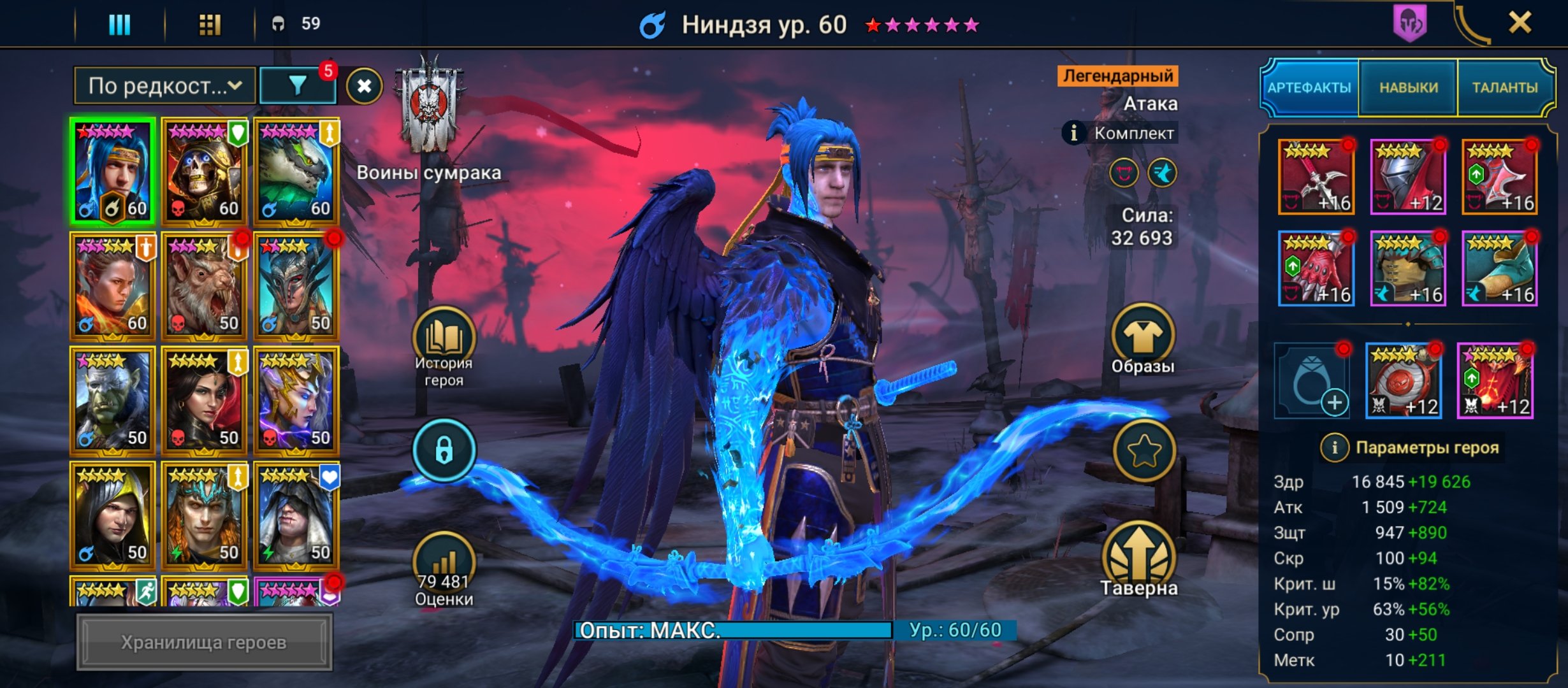Open the hero filter funnel button

coord(298,86)
